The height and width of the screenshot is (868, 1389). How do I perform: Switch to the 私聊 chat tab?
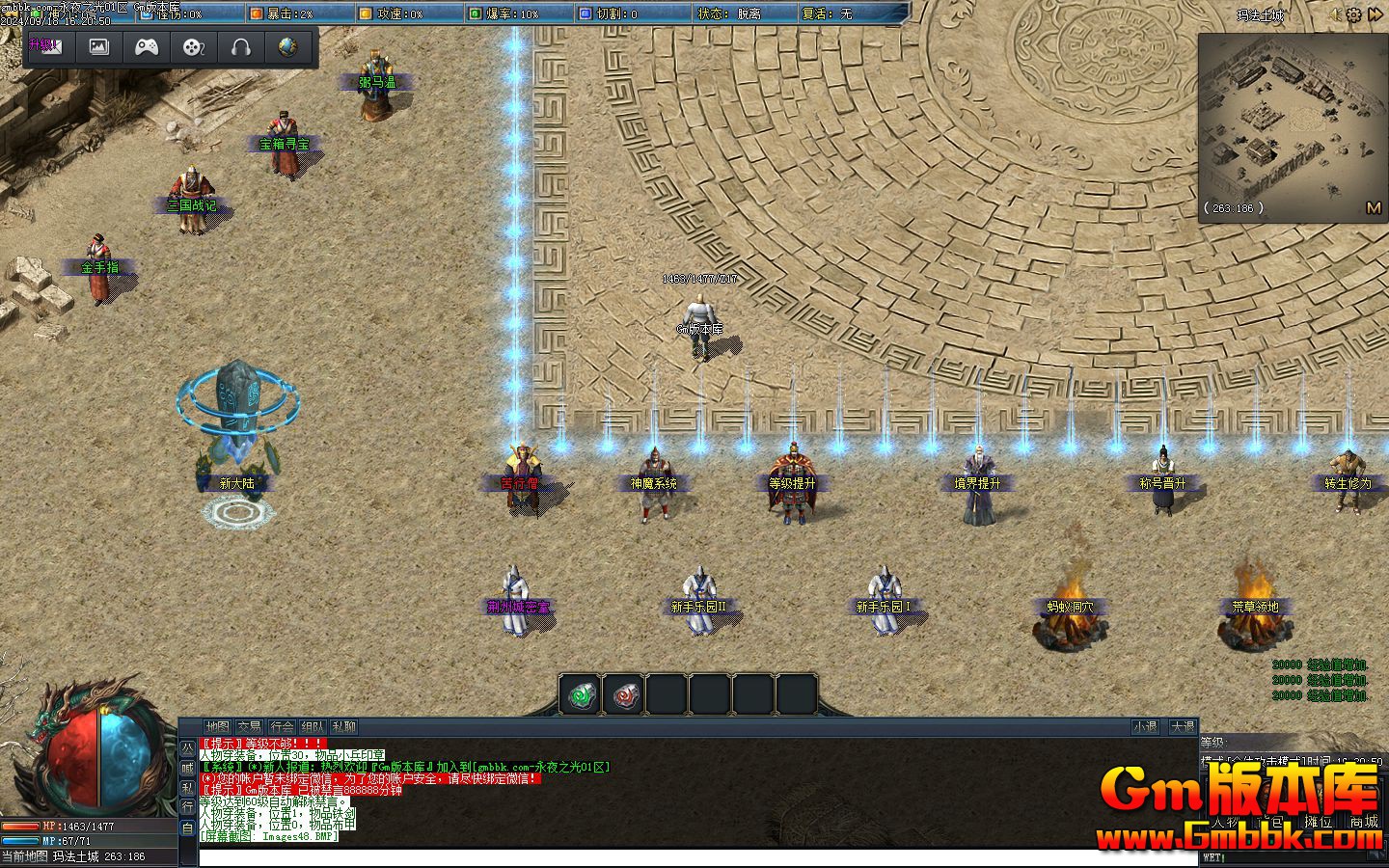343,726
